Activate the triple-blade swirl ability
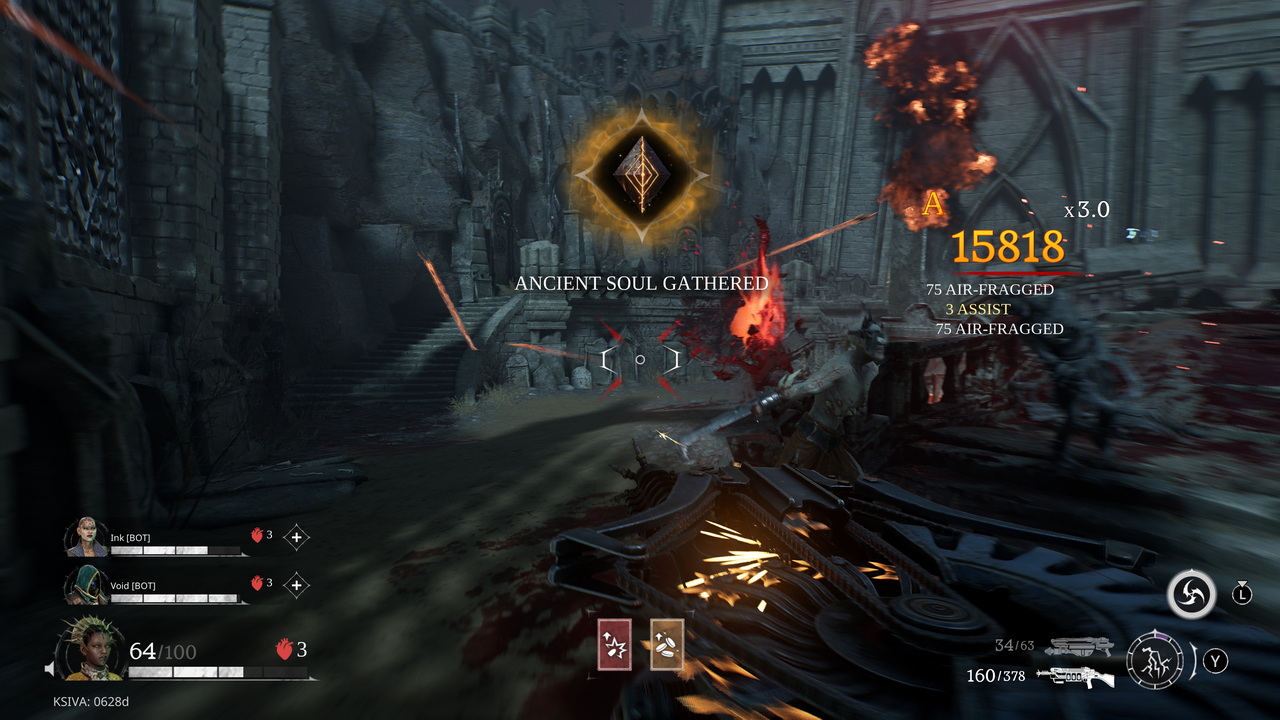 pyautogui.click(x=1191, y=595)
